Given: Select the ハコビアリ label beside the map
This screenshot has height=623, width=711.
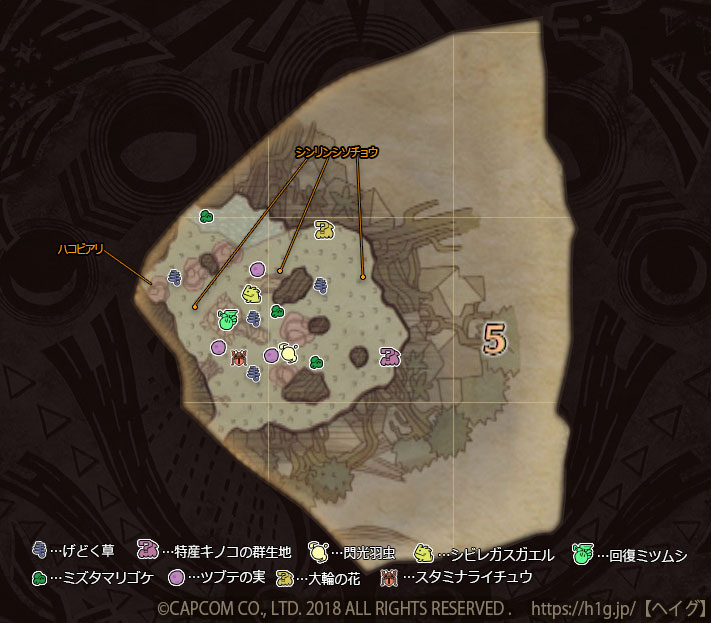Looking at the screenshot, I should (x=81, y=248).
